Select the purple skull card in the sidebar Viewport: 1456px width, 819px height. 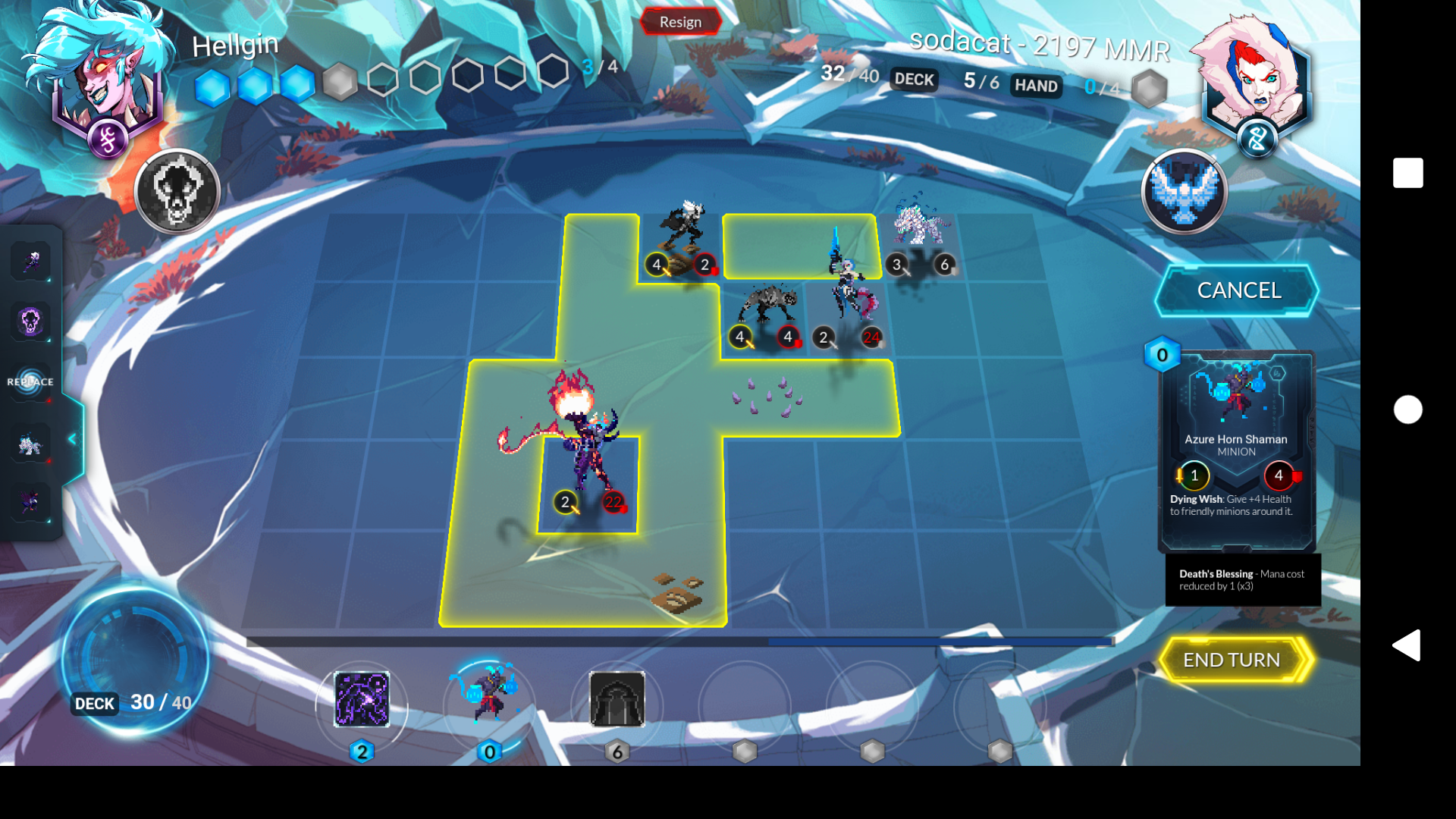coord(31,322)
